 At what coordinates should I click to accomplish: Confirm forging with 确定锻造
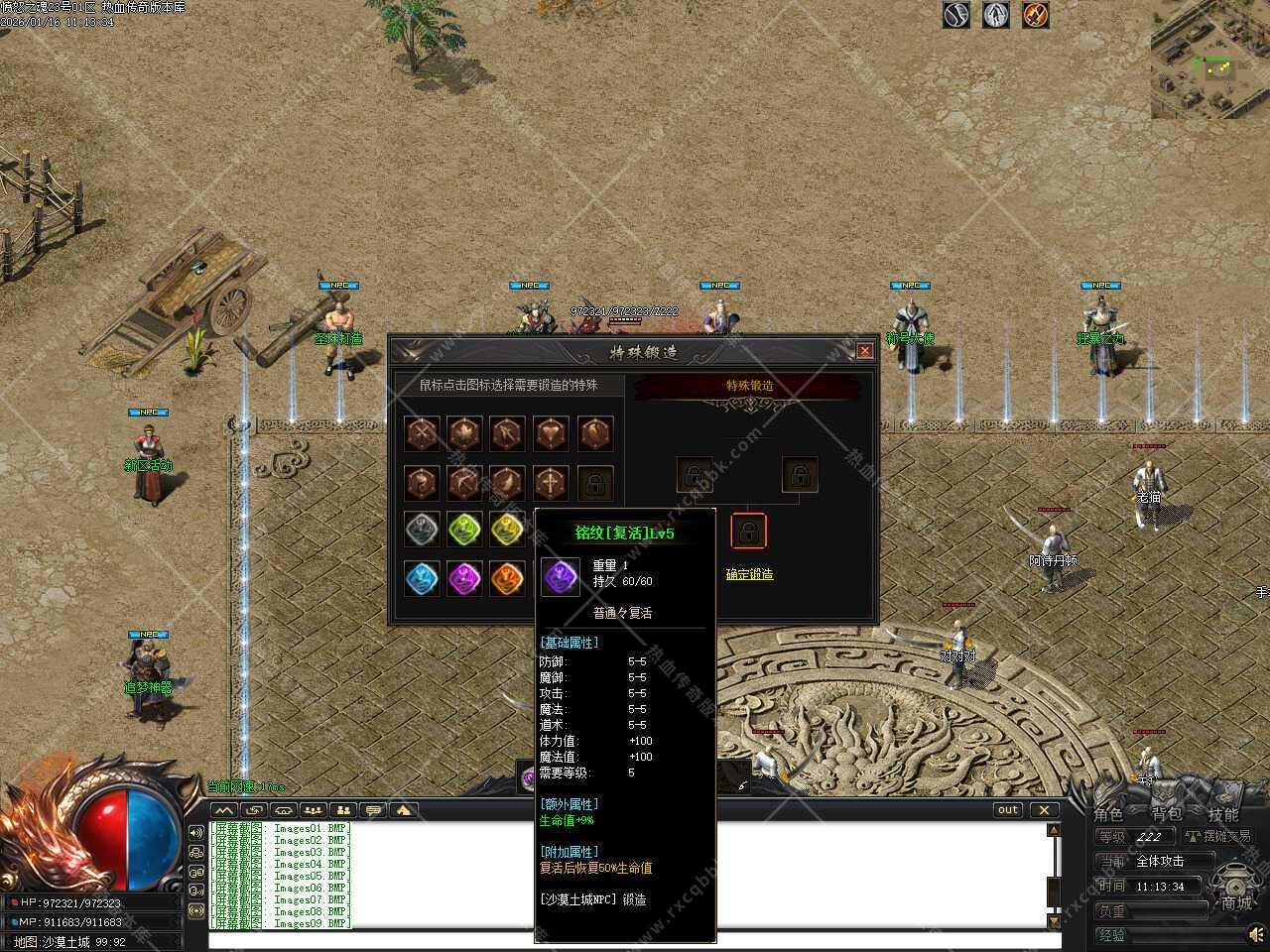[x=749, y=574]
